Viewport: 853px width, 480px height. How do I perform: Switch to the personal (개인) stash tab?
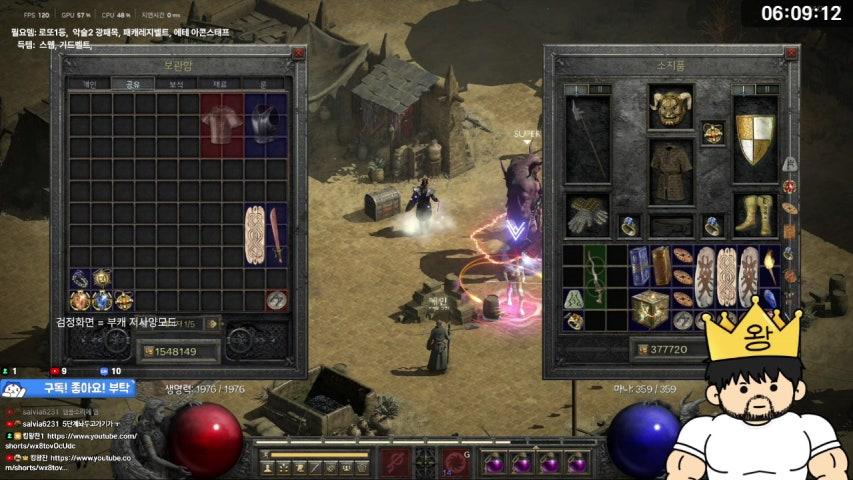(x=88, y=84)
